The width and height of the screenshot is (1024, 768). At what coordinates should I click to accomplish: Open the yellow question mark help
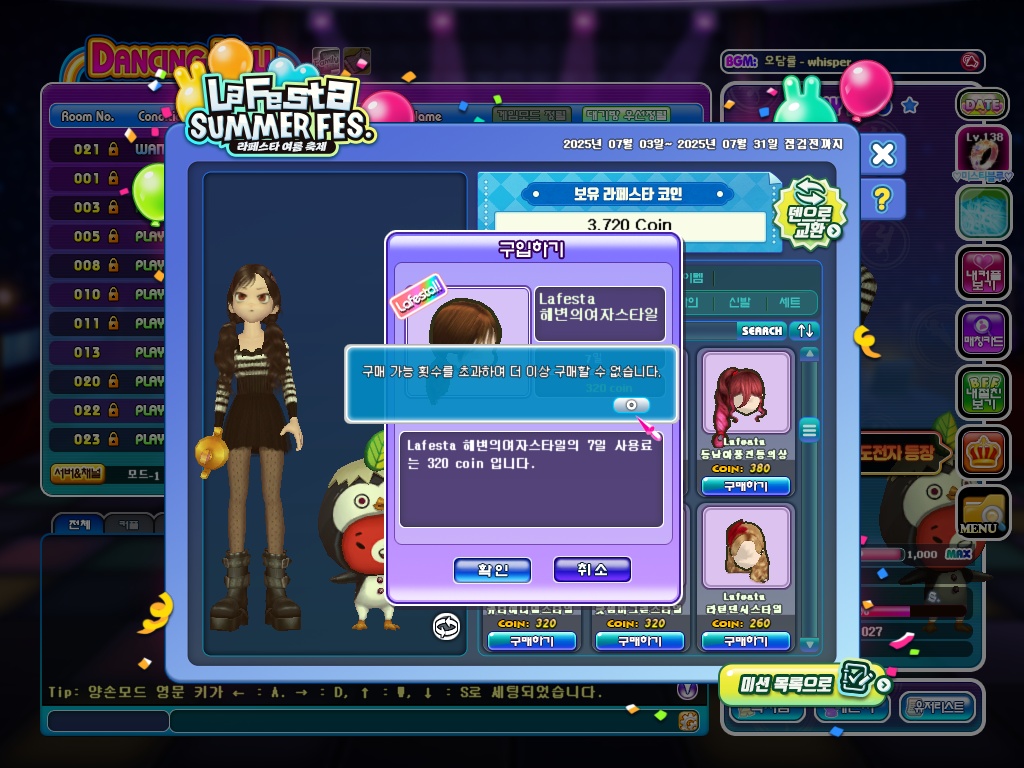click(882, 200)
